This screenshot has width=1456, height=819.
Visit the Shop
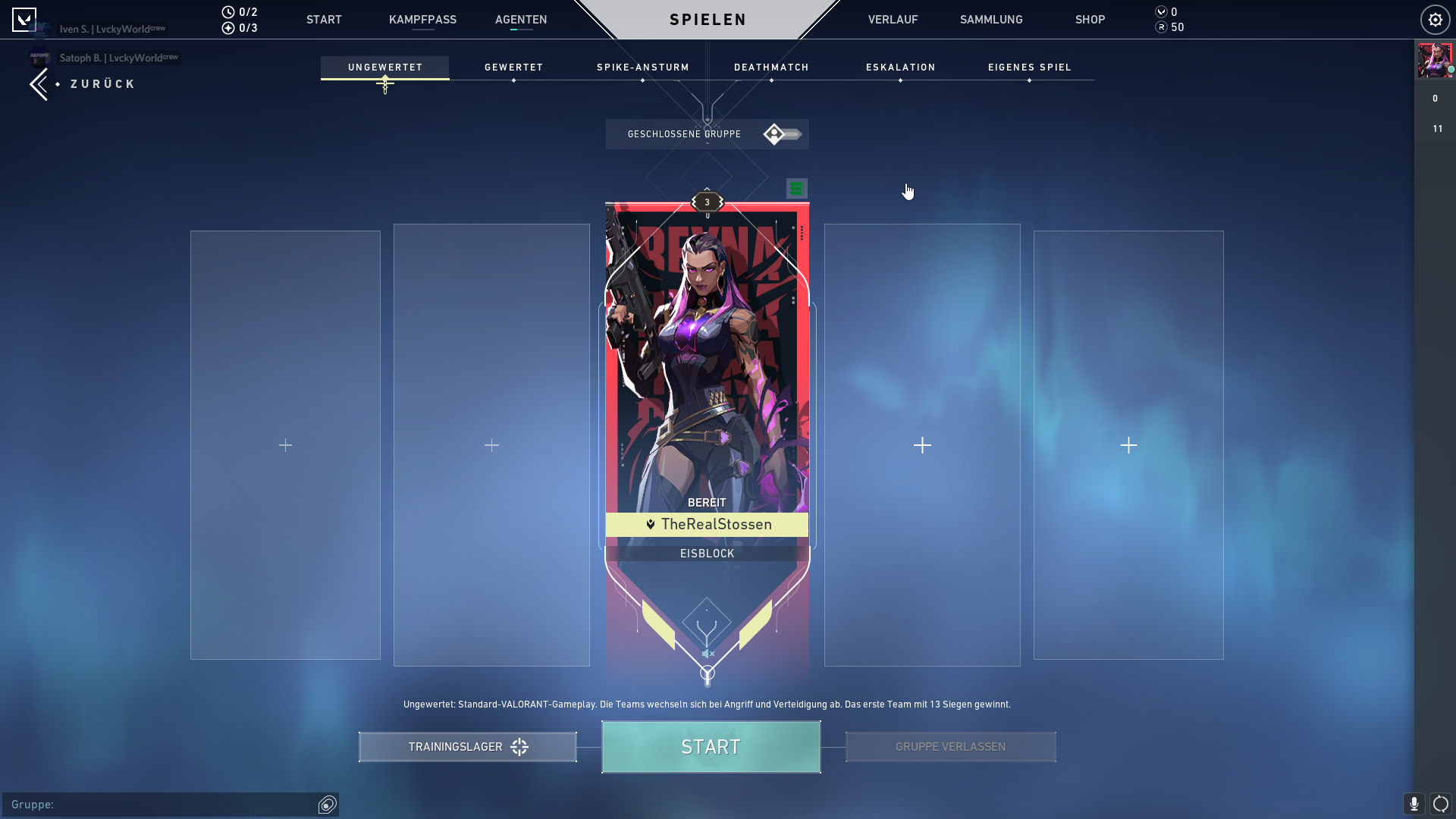click(1090, 20)
